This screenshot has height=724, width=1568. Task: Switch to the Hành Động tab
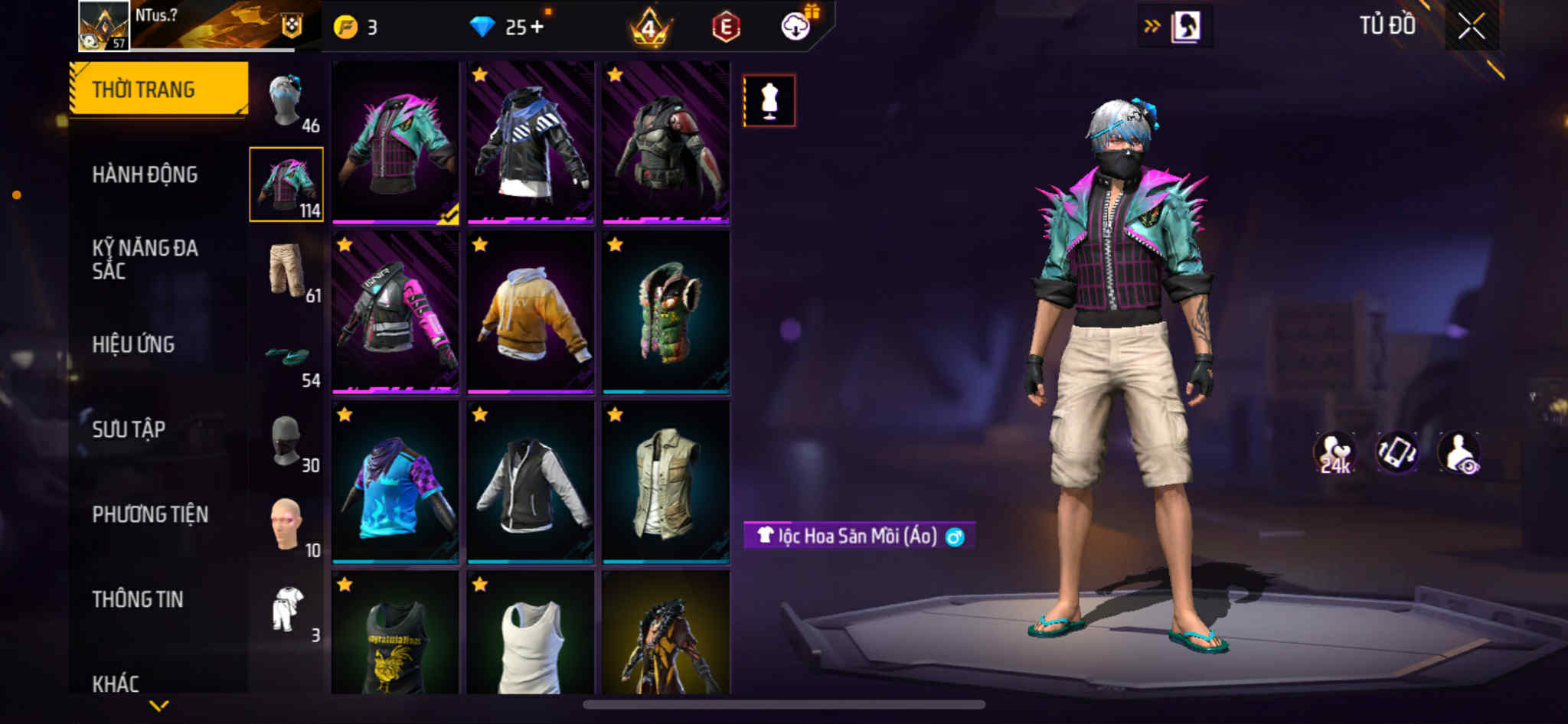pyautogui.click(x=145, y=174)
